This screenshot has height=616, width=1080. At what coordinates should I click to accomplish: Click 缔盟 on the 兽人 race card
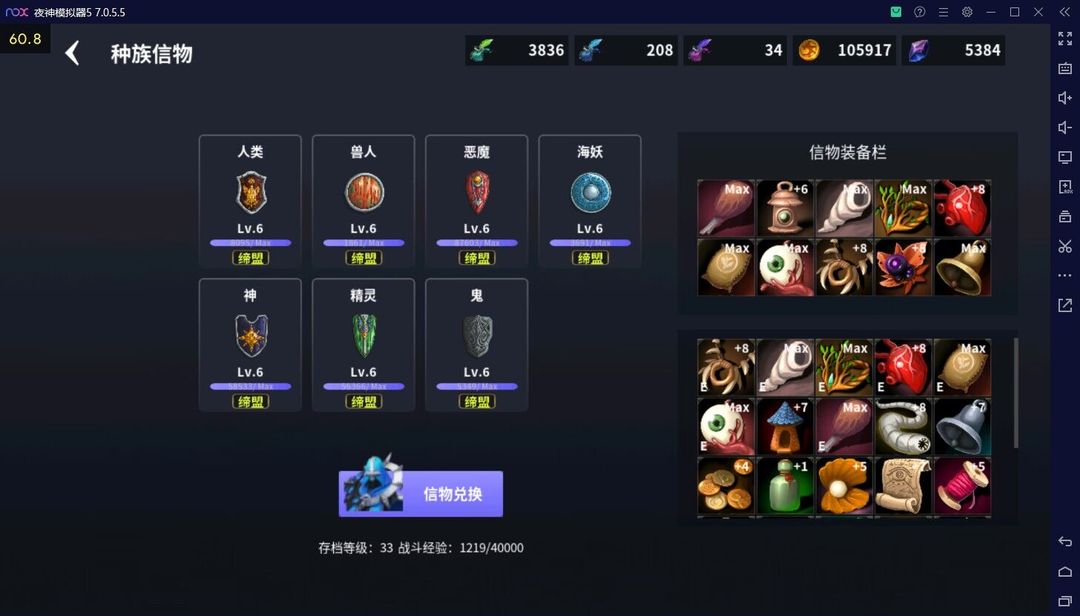[363, 258]
